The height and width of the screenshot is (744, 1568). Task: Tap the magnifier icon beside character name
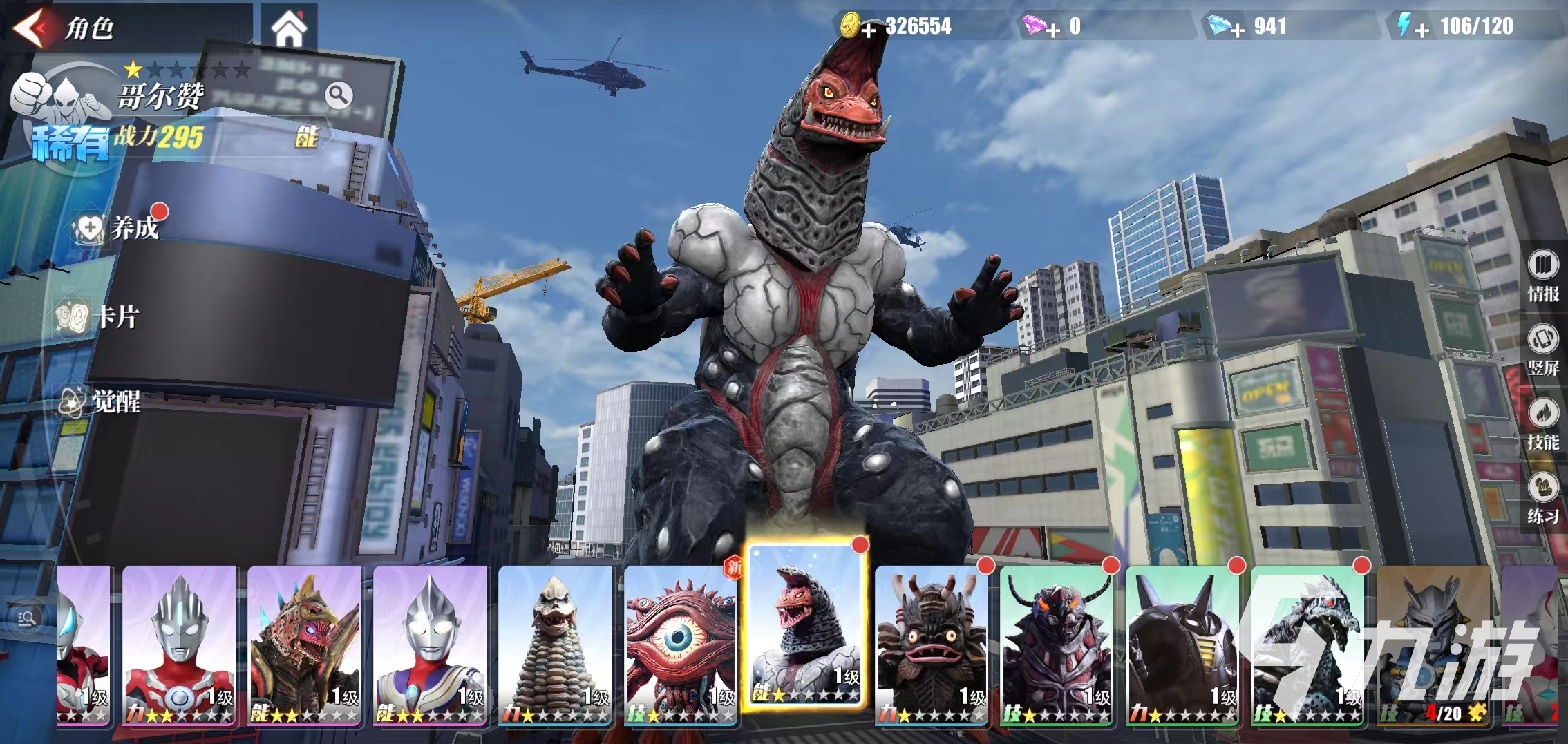point(339,95)
